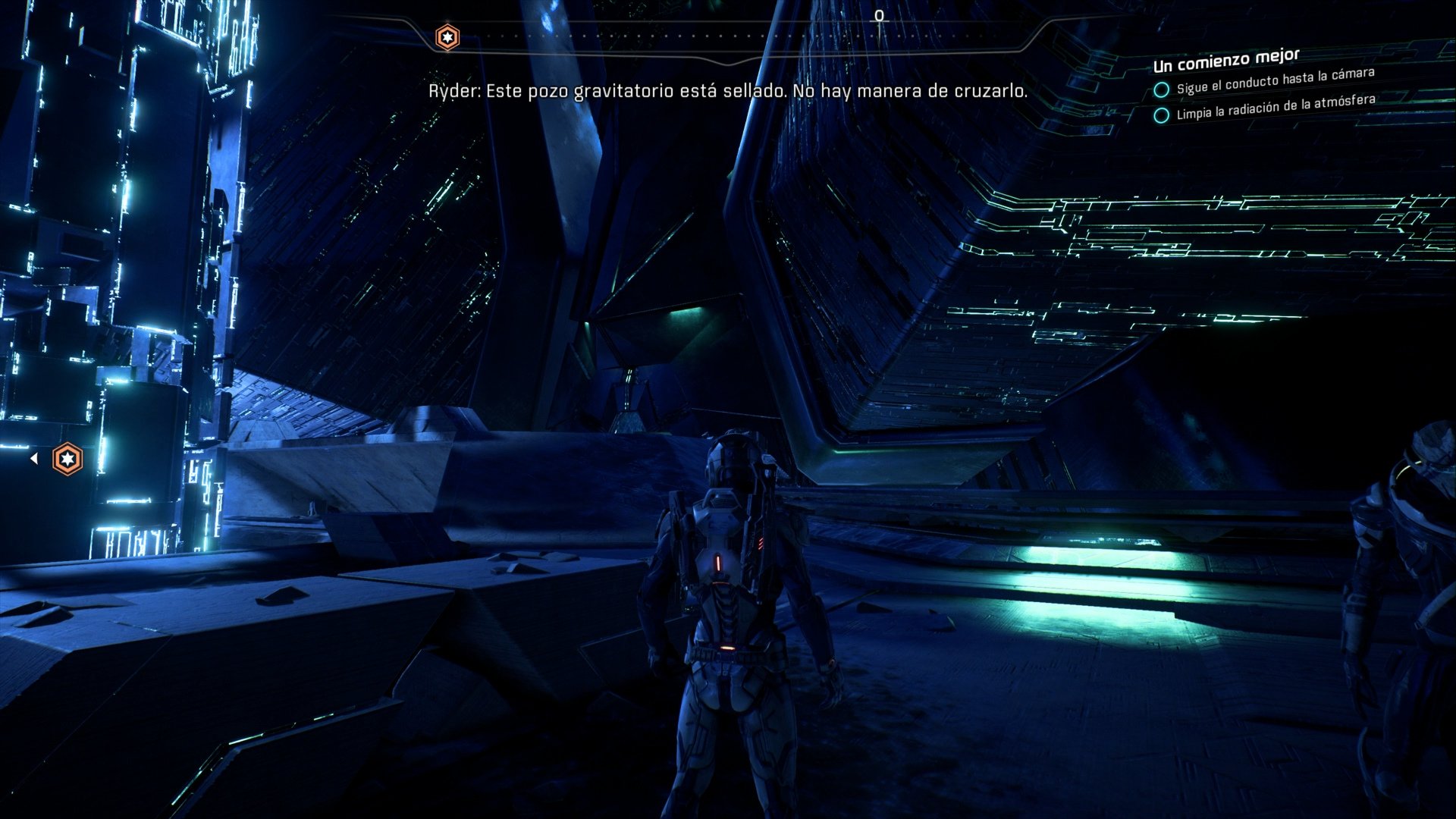Click the '0' heading marker on the compass

pyautogui.click(x=879, y=14)
